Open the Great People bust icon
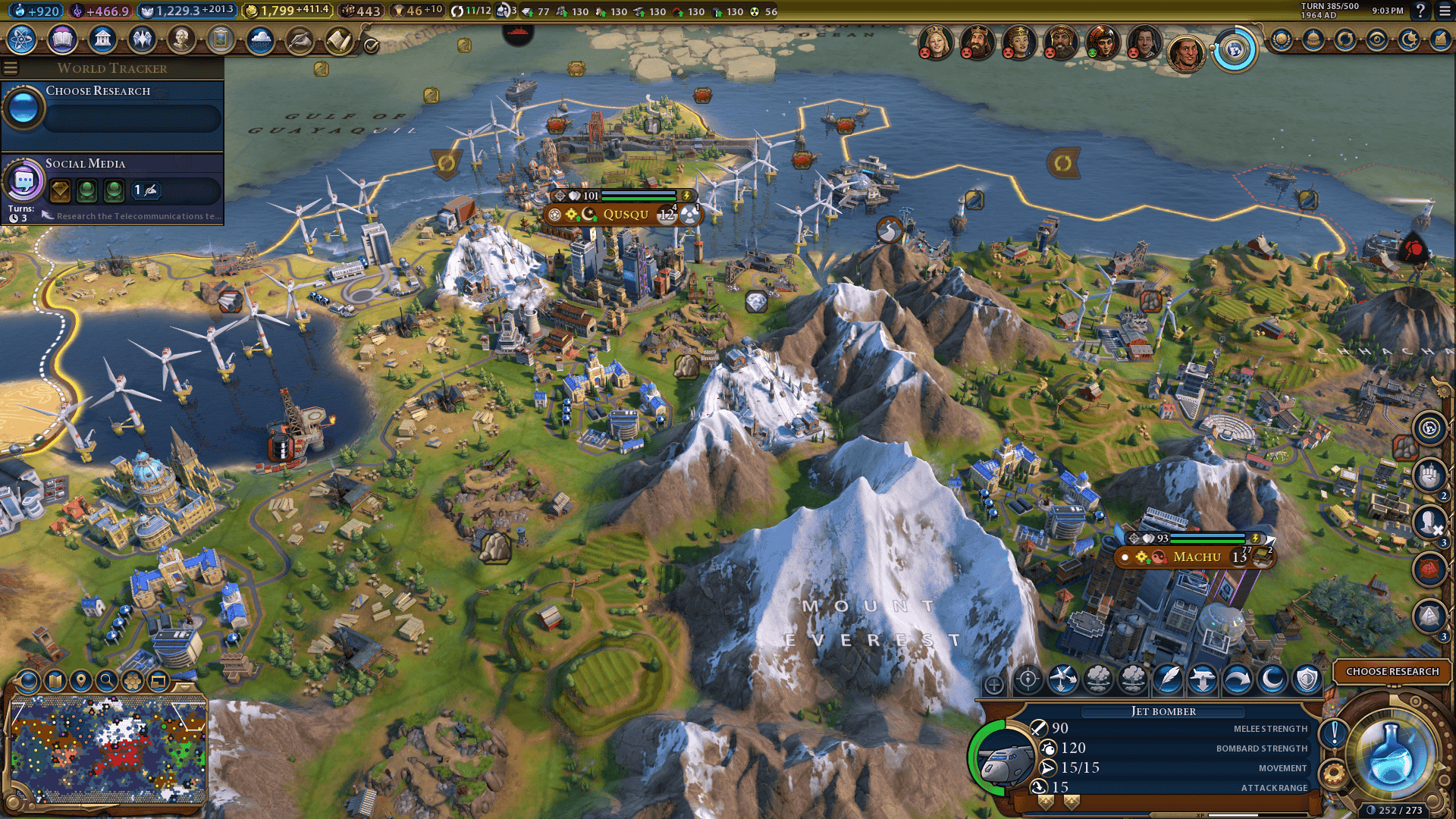The image size is (1456, 819). click(x=181, y=39)
